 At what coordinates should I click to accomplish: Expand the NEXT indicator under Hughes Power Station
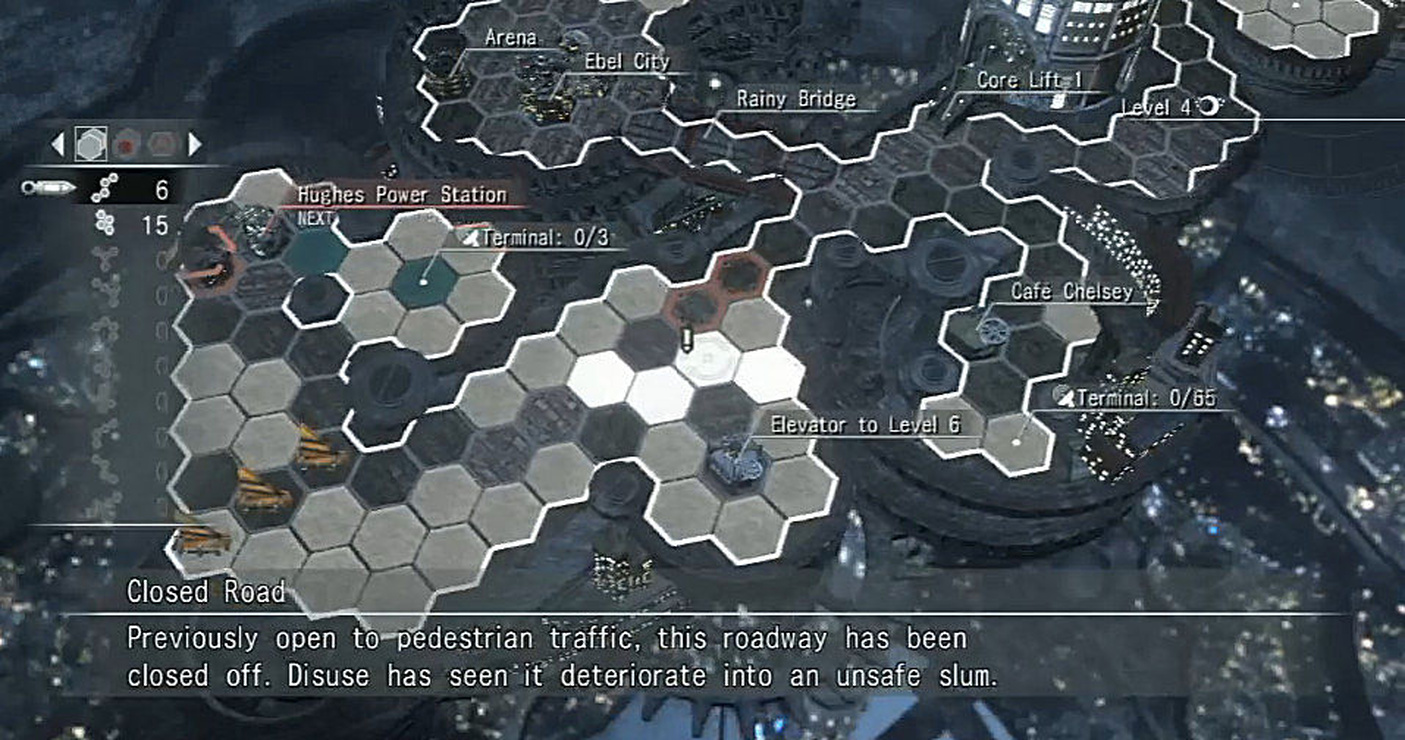pyautogui.click(x=313, y=215)
